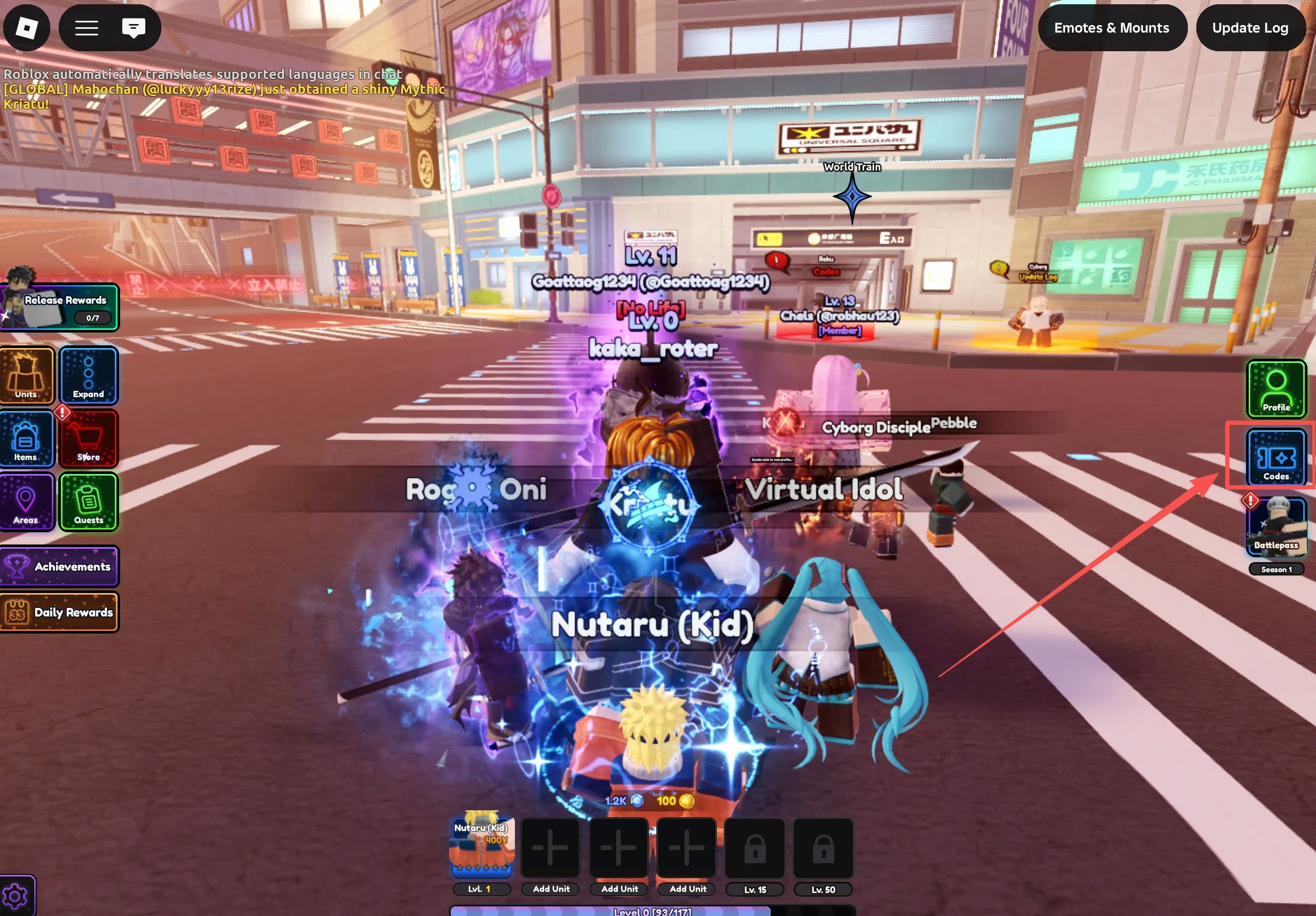Screen dimensions: 1316x916
Task: Open the Release Rewards tracker
Action: tap(60, 307)
